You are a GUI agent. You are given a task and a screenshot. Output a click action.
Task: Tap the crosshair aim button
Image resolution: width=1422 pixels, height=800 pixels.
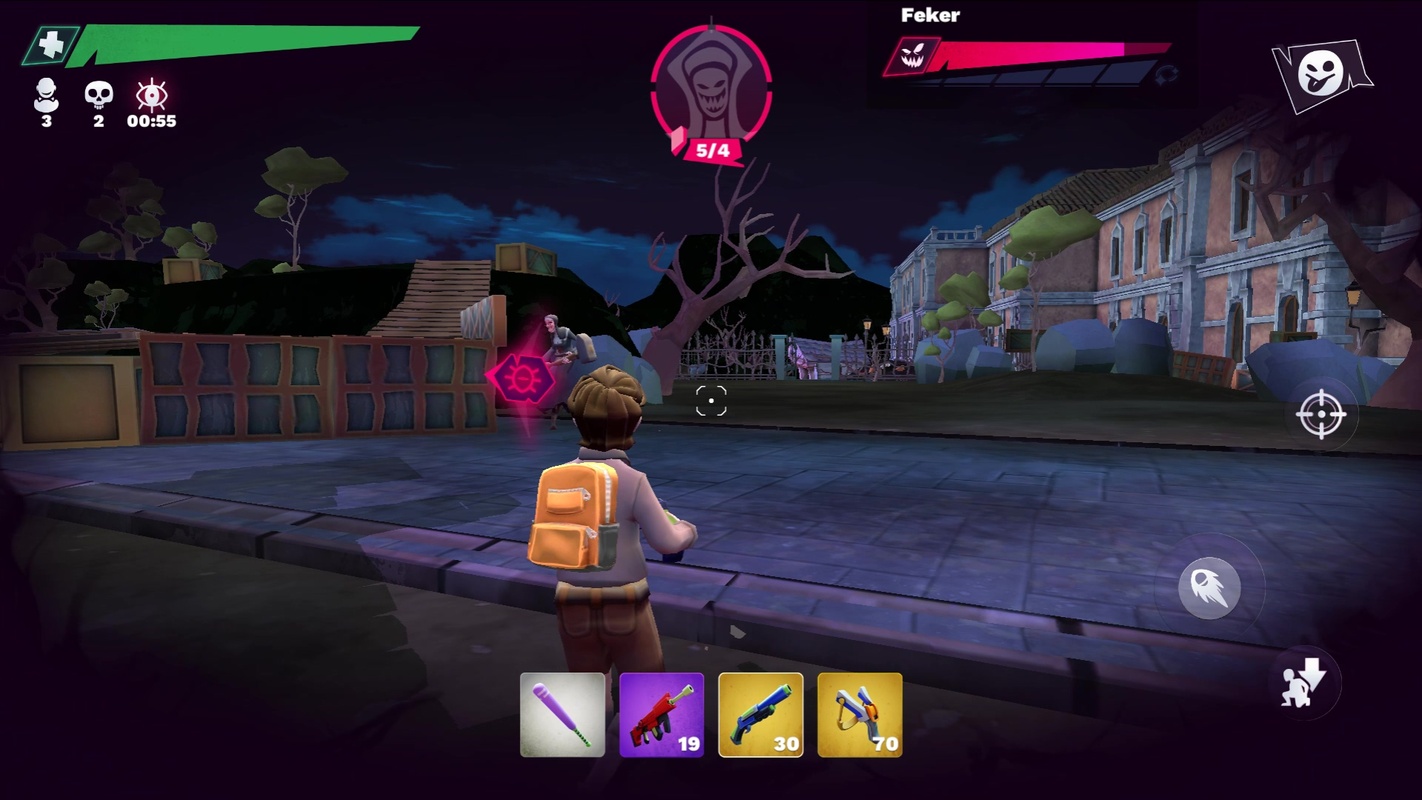pyautogui.click(x=1320, y=414)
